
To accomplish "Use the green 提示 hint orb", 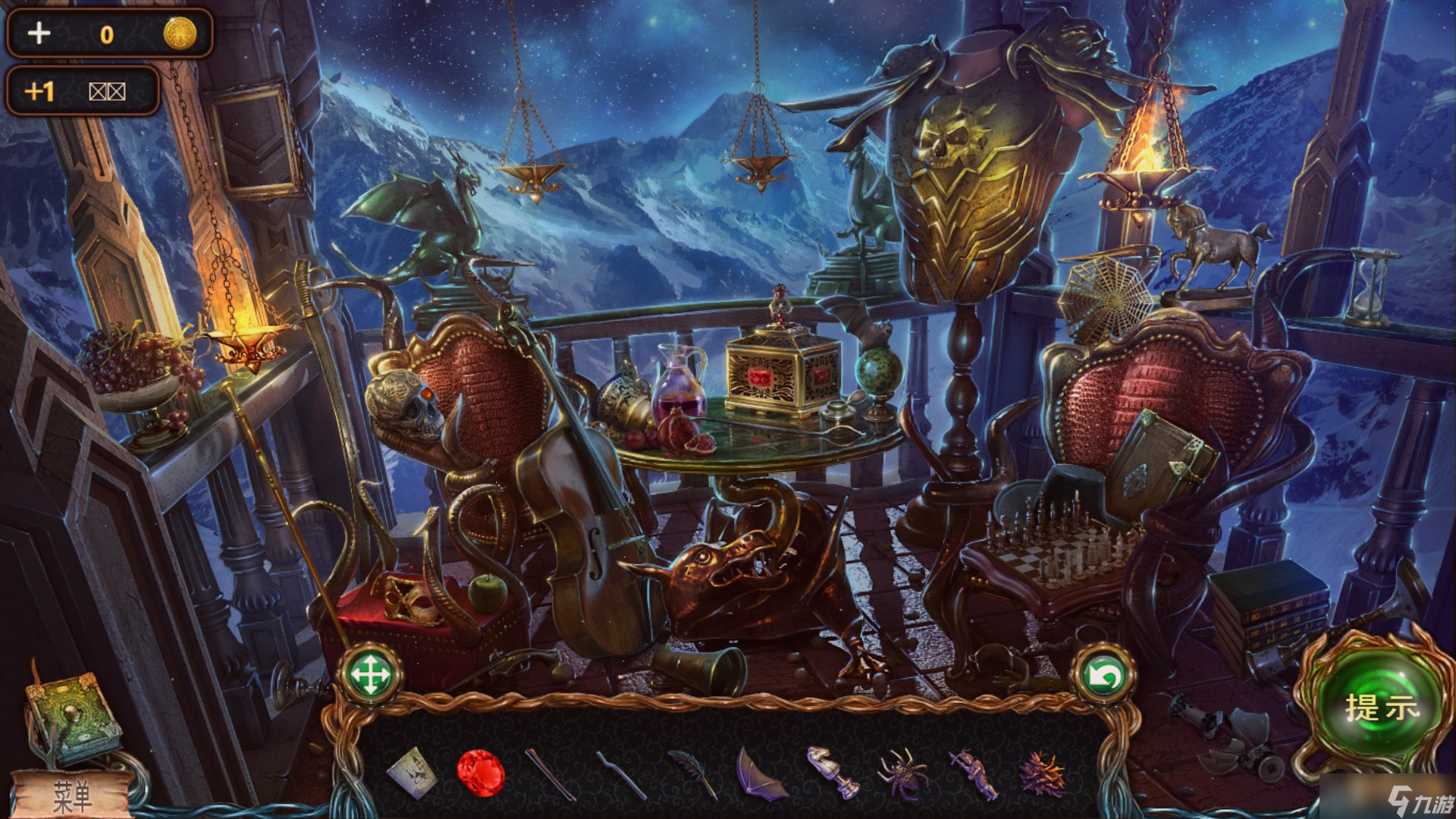I will pos(1380,707).
